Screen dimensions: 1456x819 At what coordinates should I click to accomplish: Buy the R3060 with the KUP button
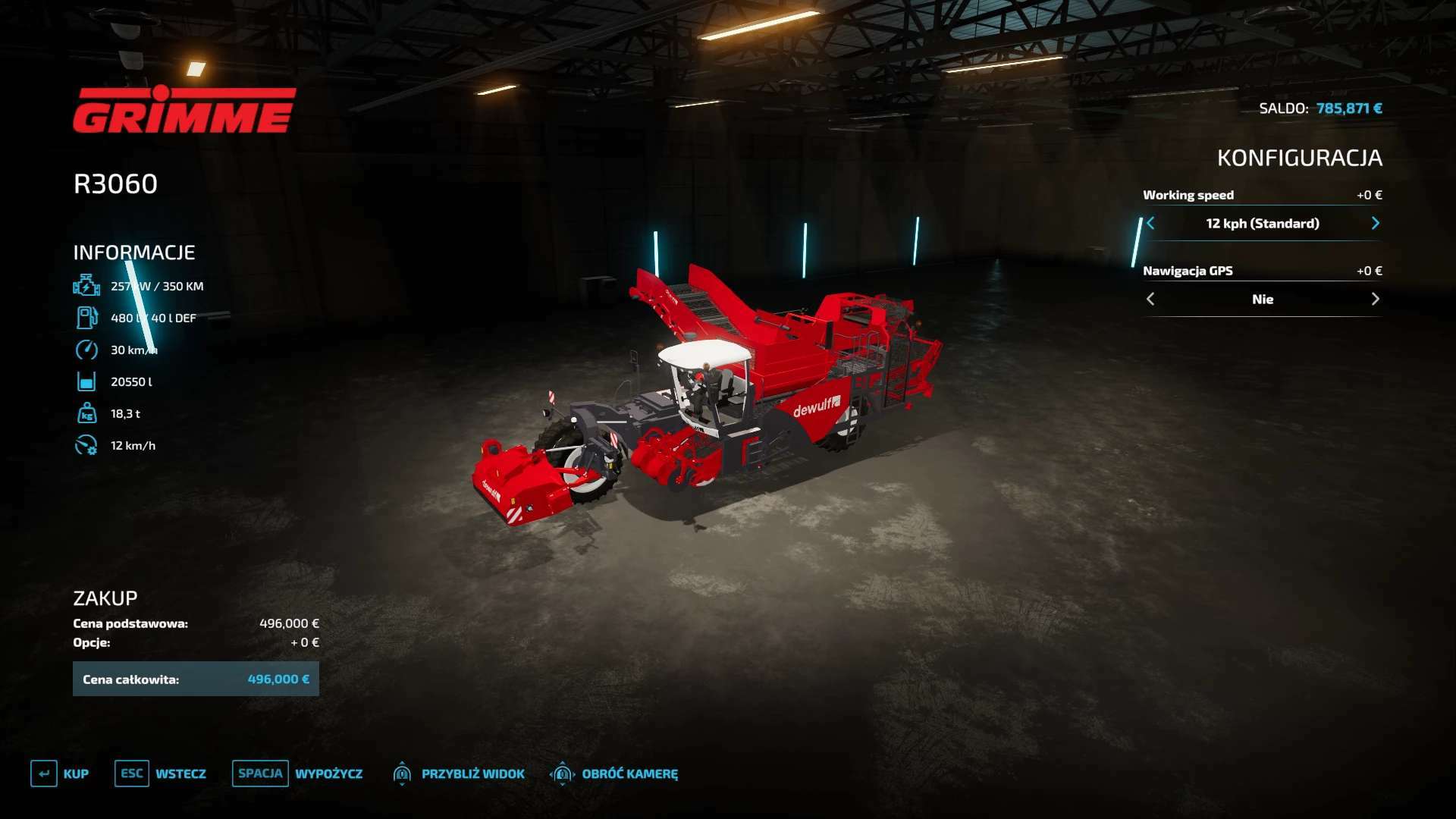60,773
